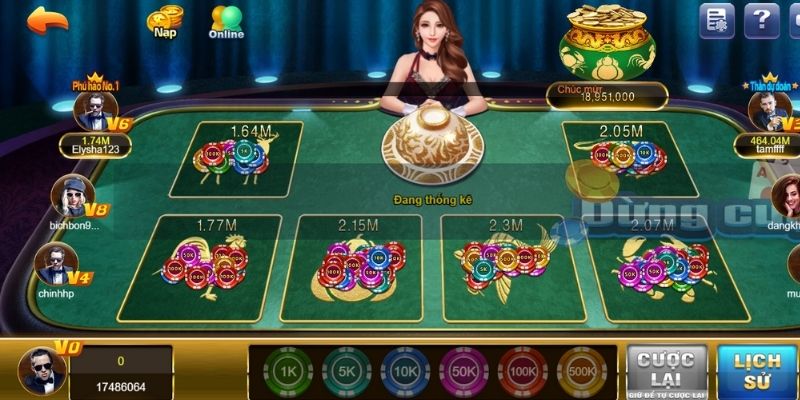Screen dimensions: 800x400
Task: Open the gold coin pot jackpot
Action: tap(605, 48)
